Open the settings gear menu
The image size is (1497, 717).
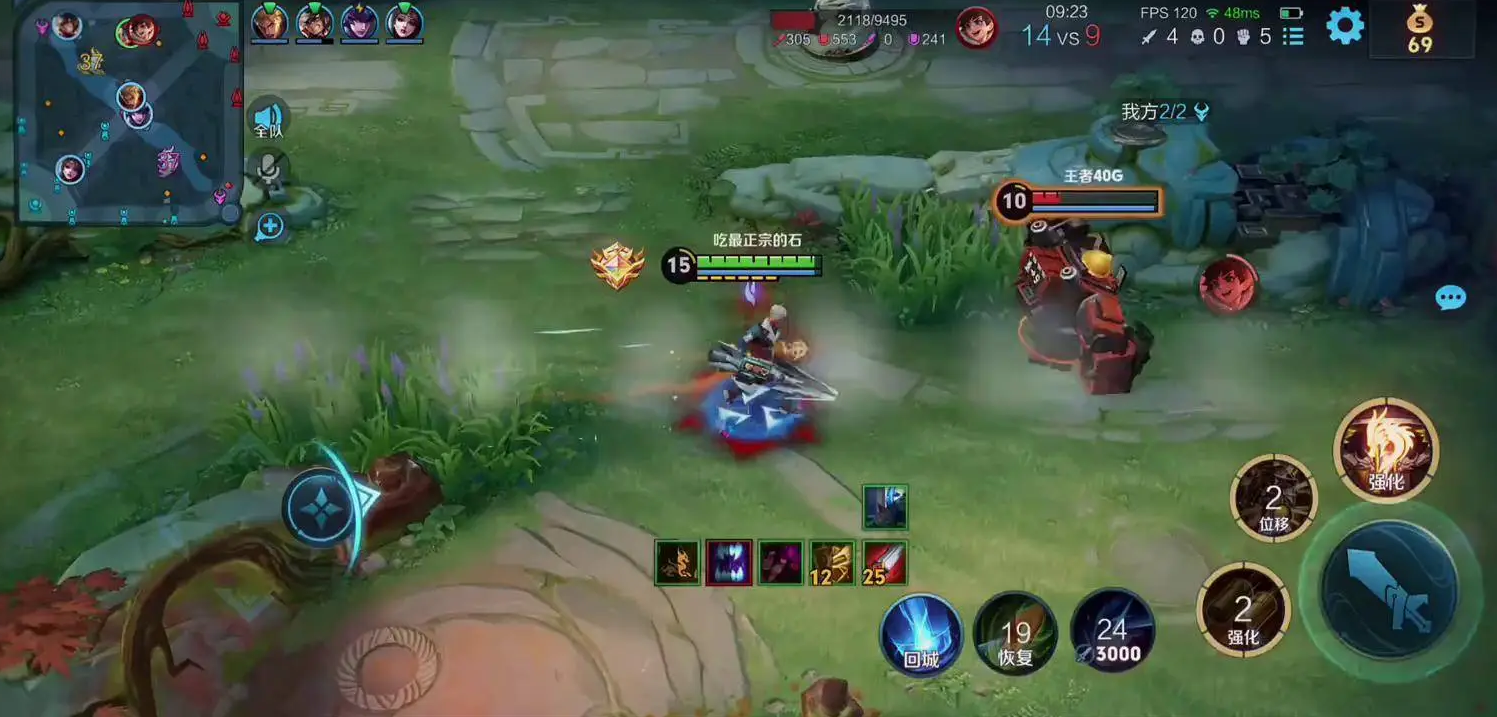[1345, 25]
